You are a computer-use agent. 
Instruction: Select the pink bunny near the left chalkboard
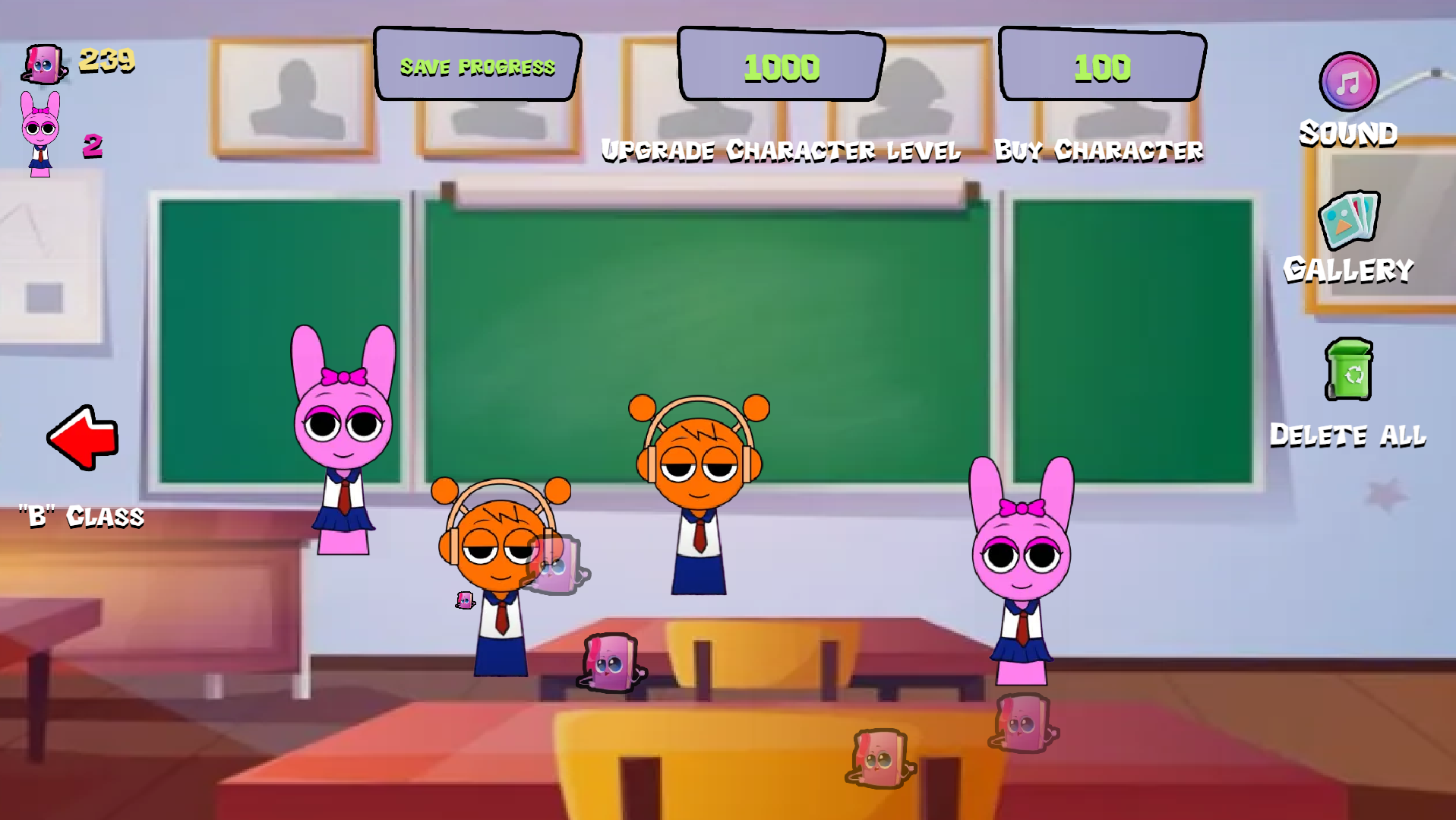[x=342, y=426]
